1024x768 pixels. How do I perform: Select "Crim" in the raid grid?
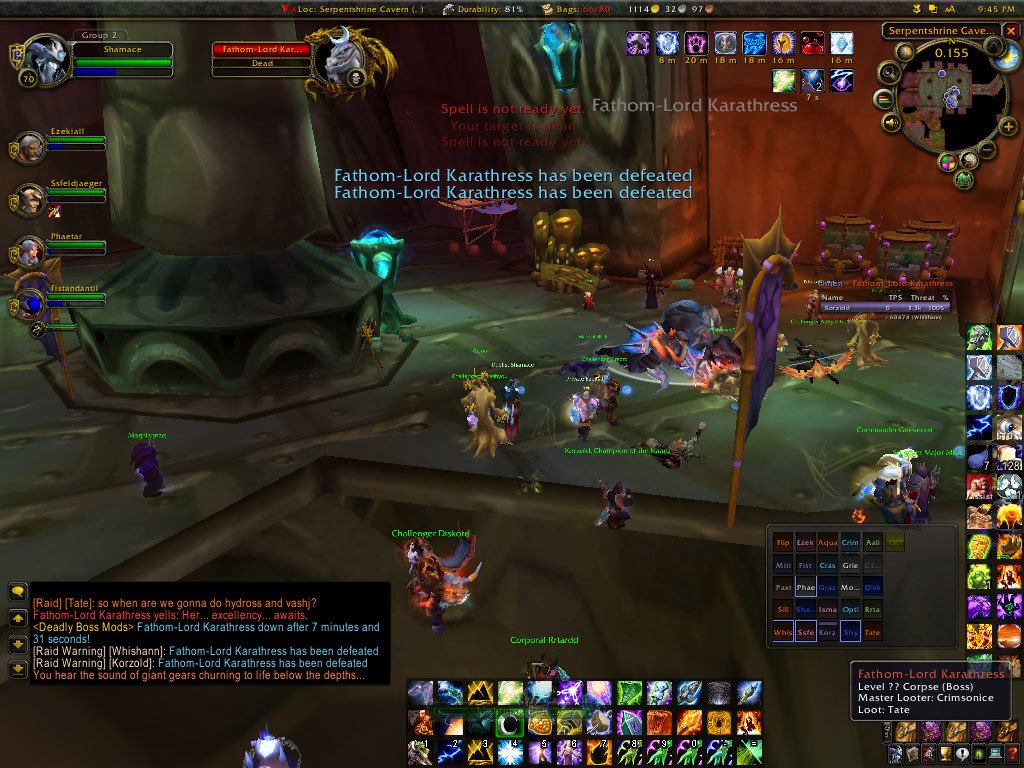[x=850, y=542]
